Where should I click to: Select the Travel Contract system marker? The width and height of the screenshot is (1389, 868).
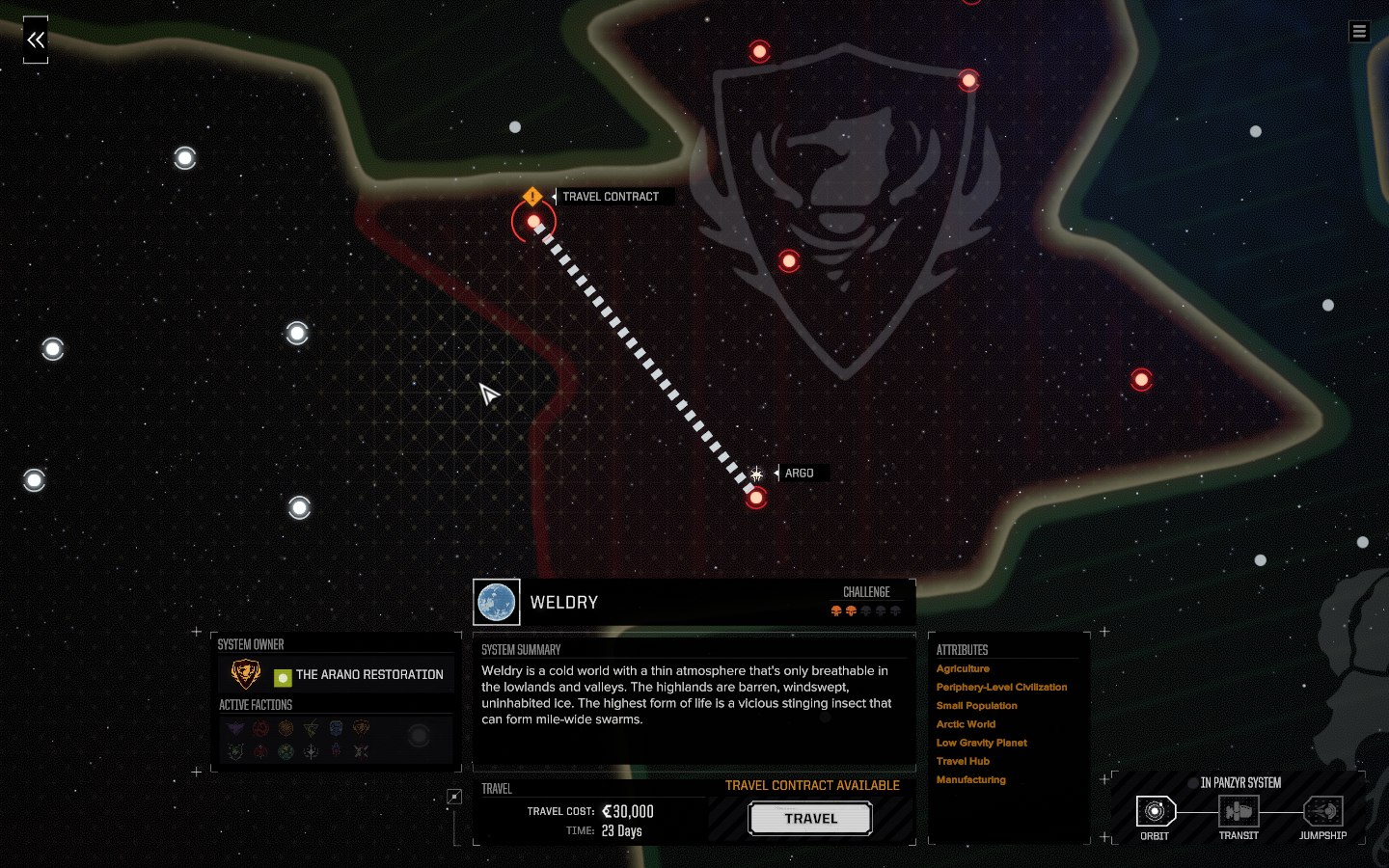(x=533, y=223)
